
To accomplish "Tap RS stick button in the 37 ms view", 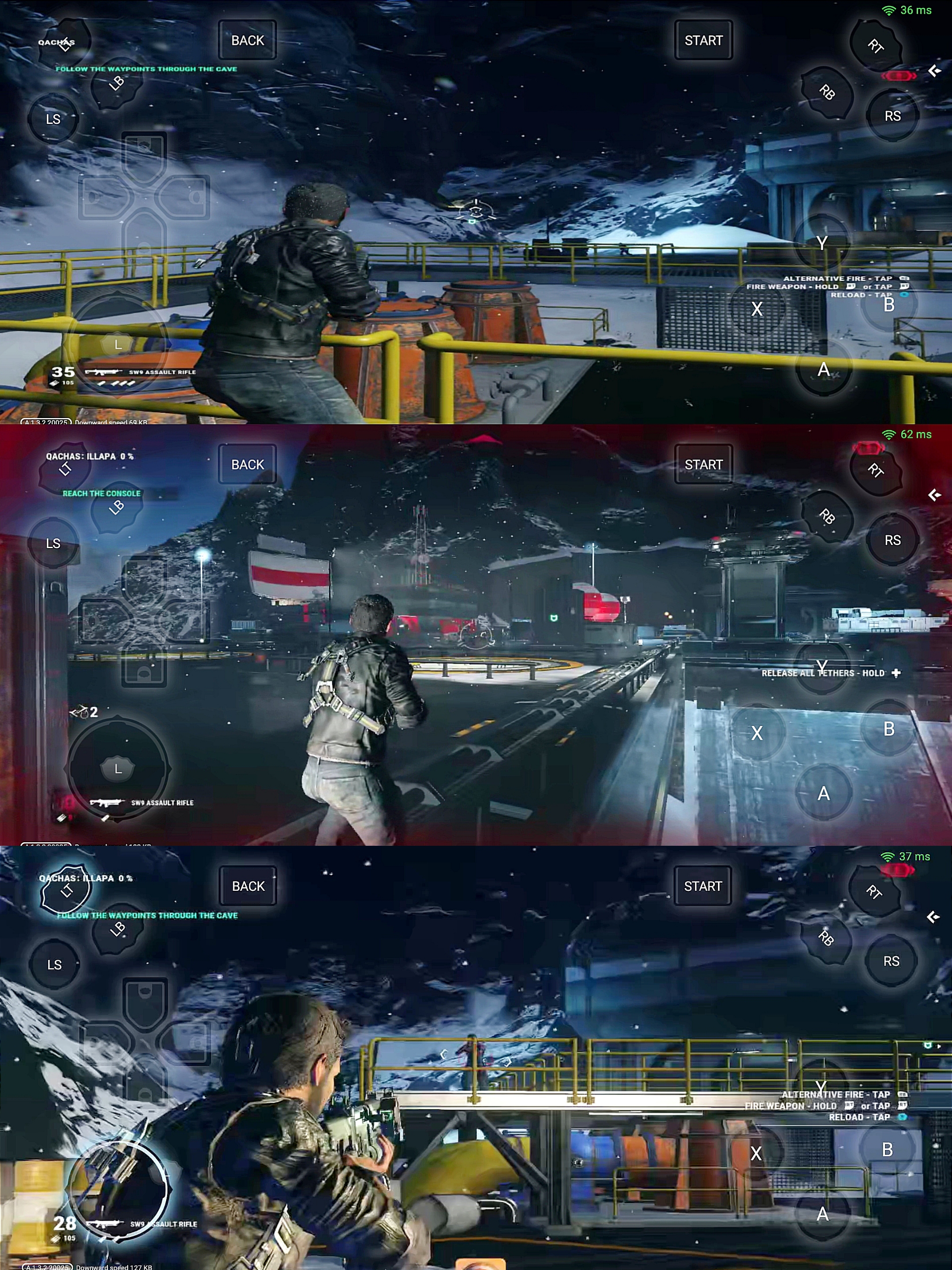I will [891, 961].
